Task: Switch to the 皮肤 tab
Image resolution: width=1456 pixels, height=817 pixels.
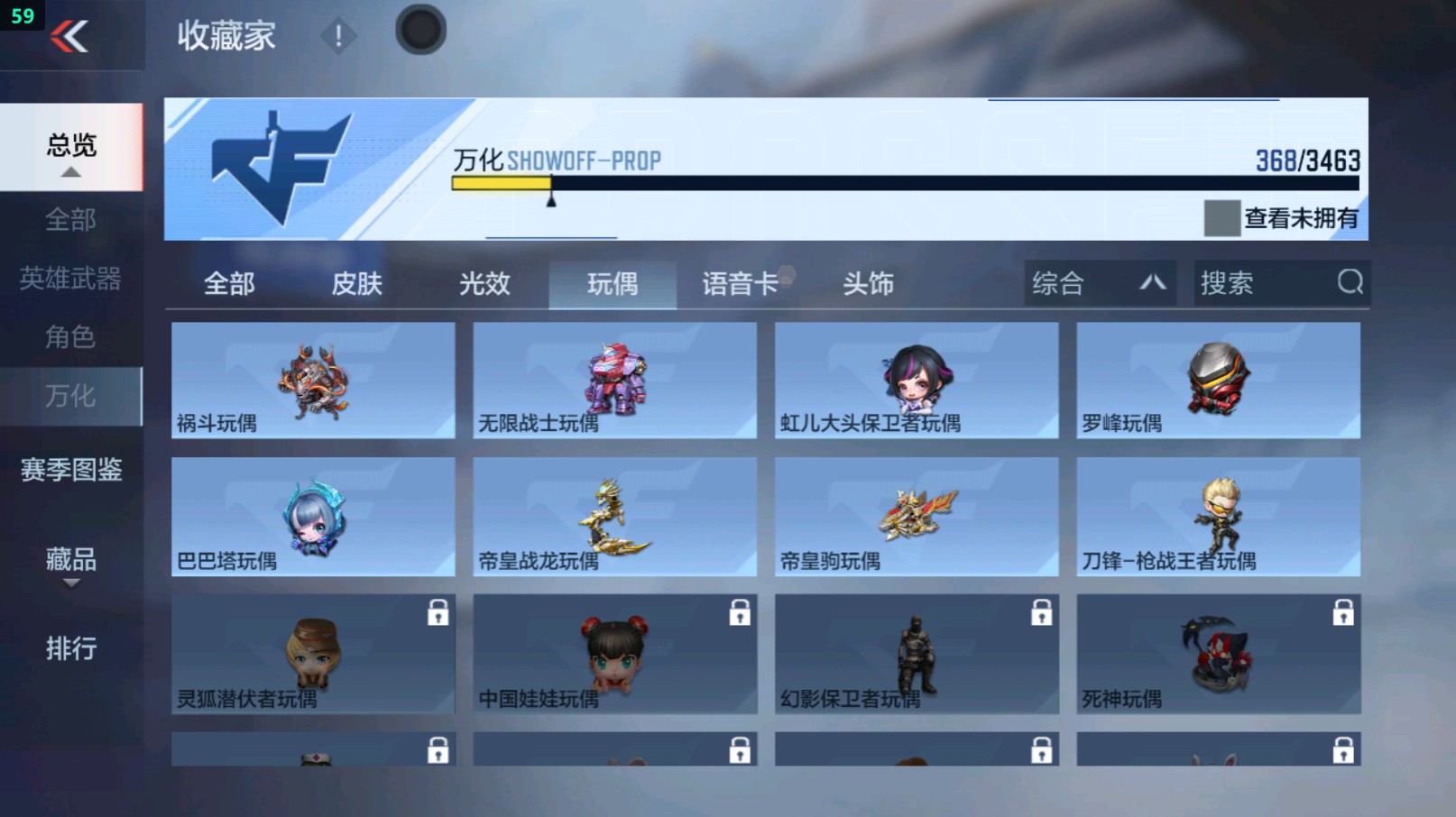Action: 356,283
